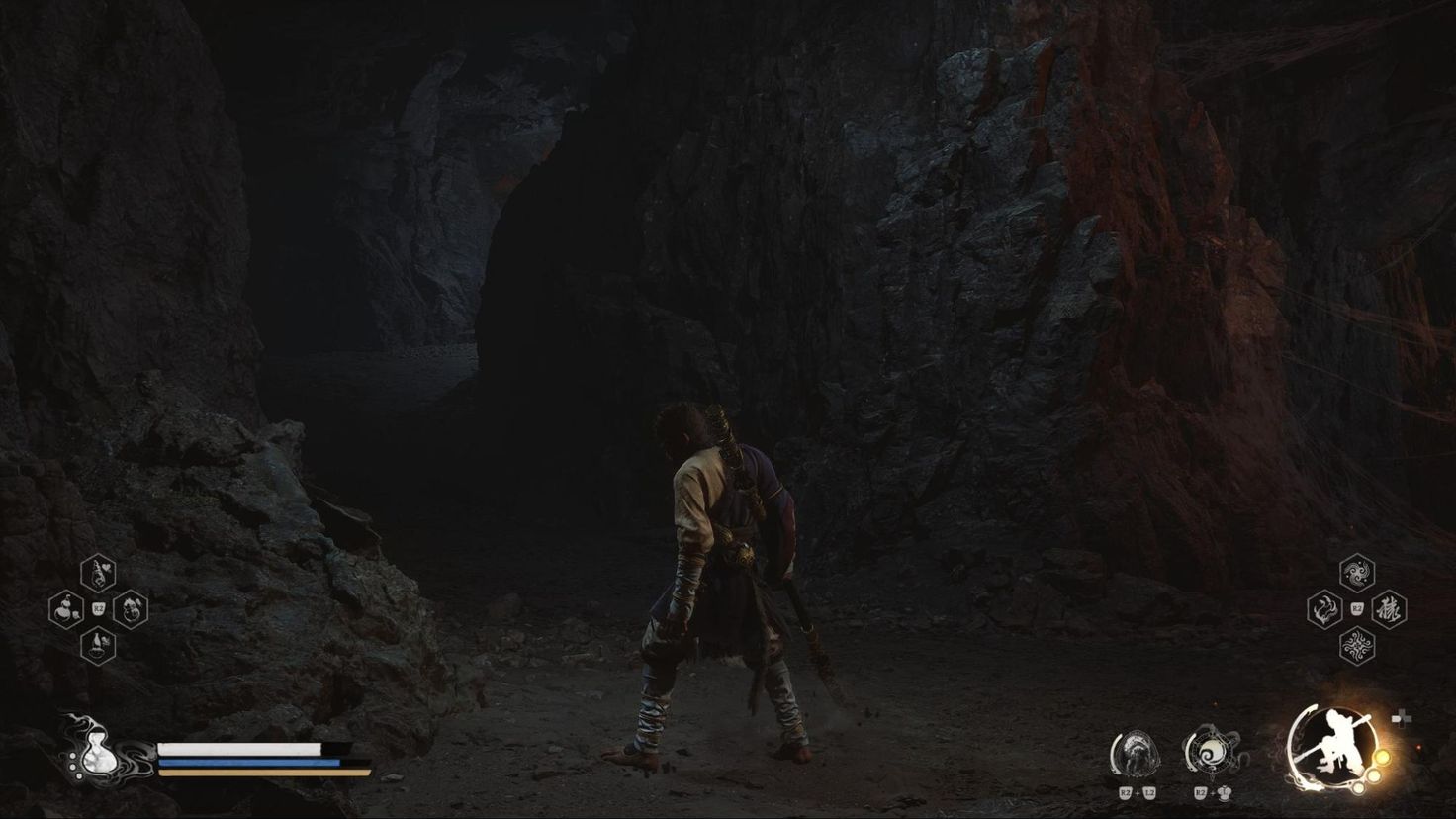Select the Chinese character spell icon

point(1390,610)
